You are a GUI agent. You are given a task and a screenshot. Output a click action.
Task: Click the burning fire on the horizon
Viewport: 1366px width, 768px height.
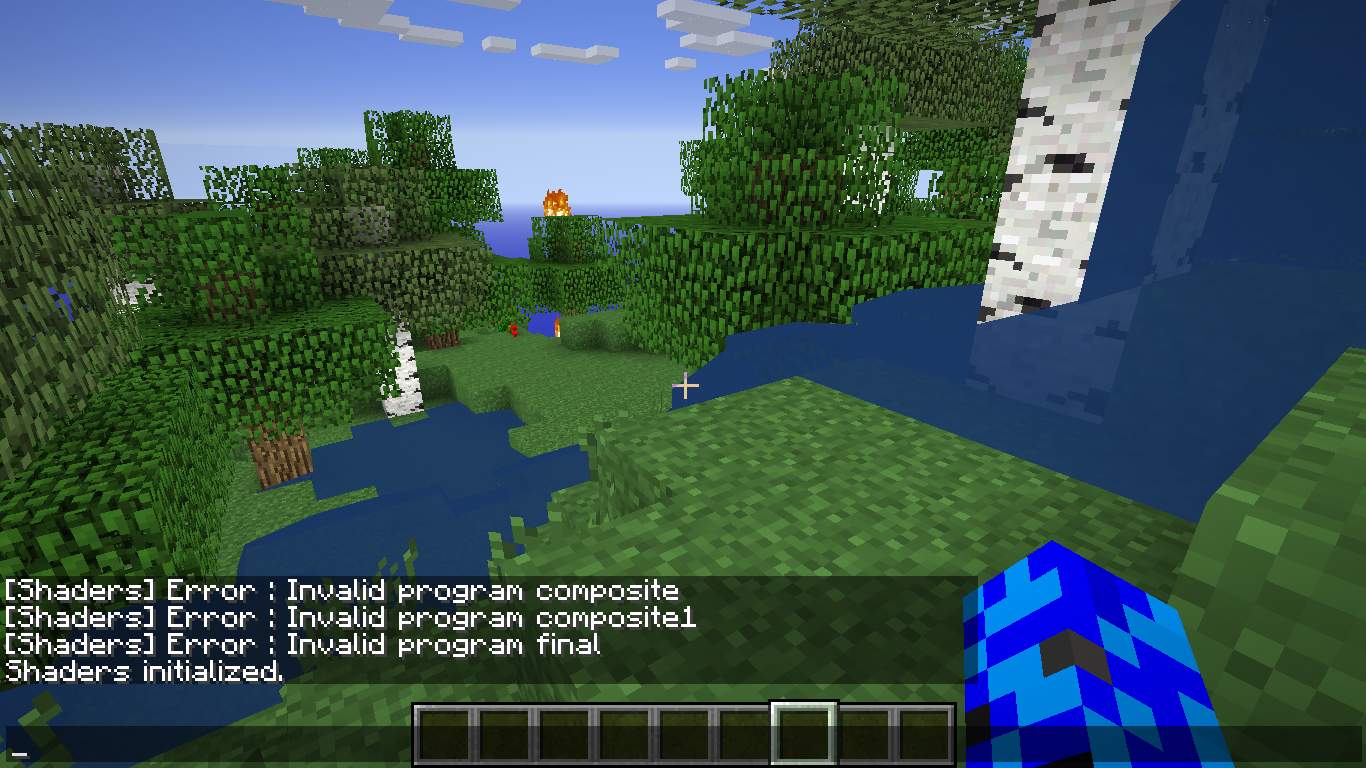(x=558, y=203)
